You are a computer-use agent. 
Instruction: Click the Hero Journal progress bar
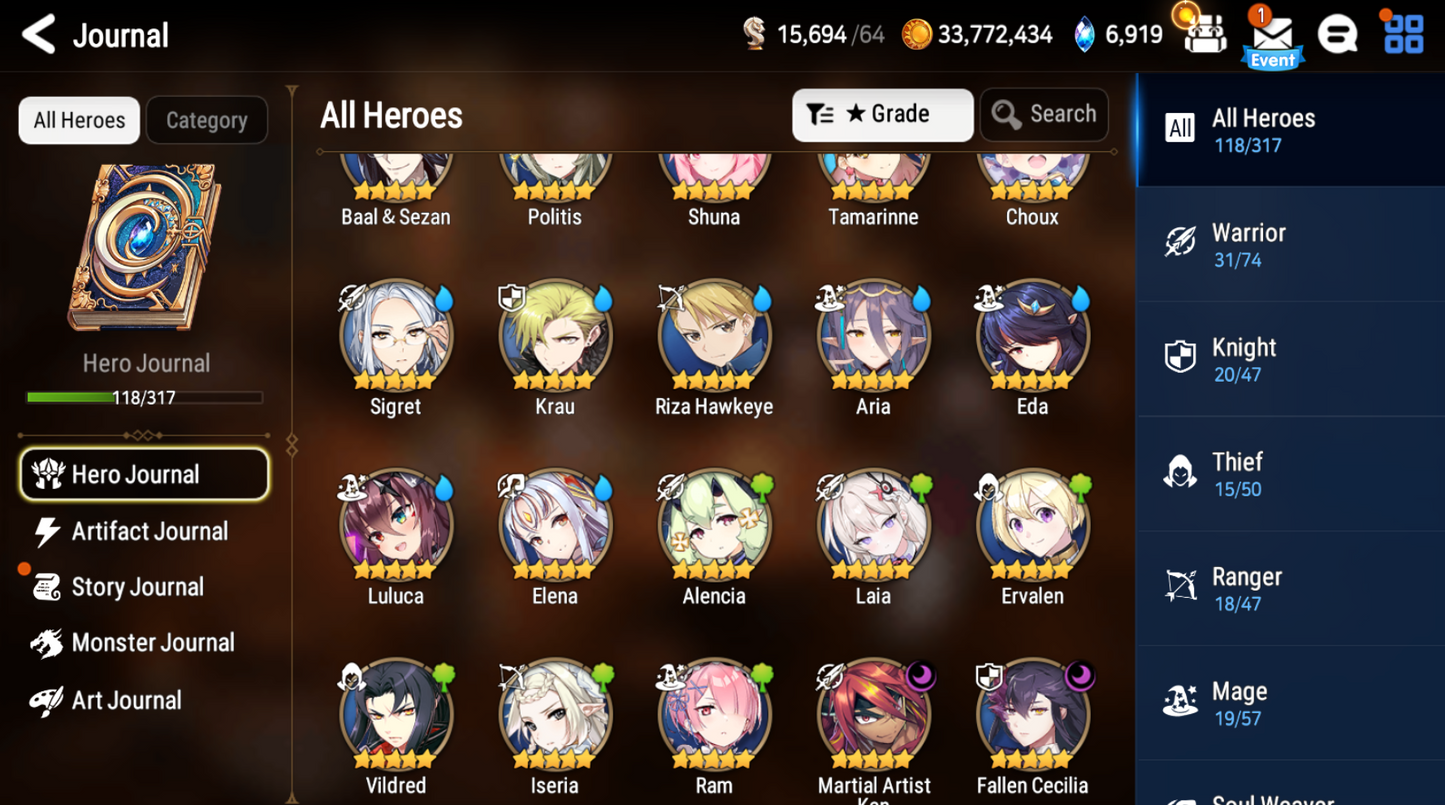click(x=146, y=397)
